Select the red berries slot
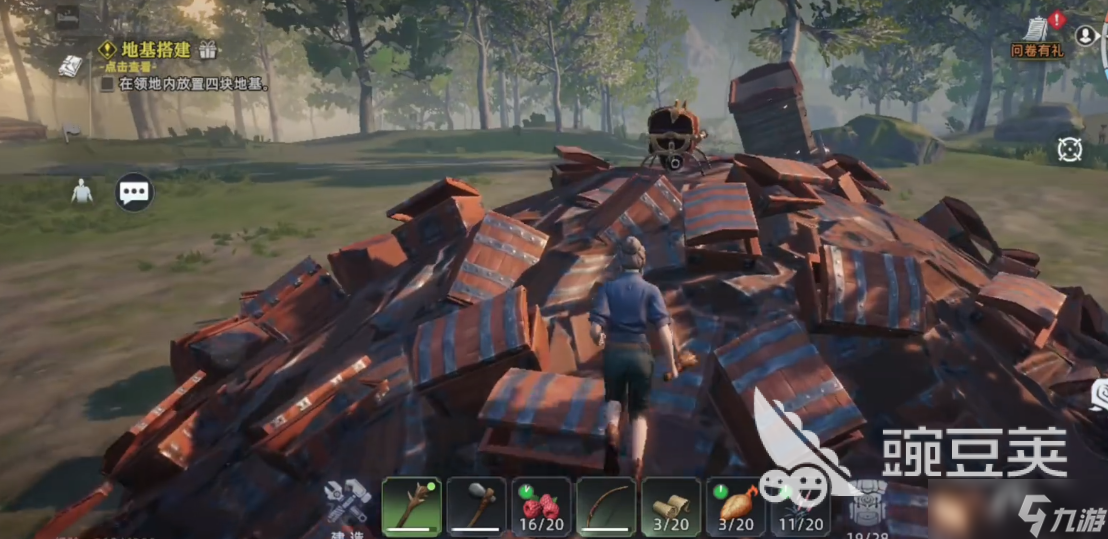1108x539 pixels. 541,506
